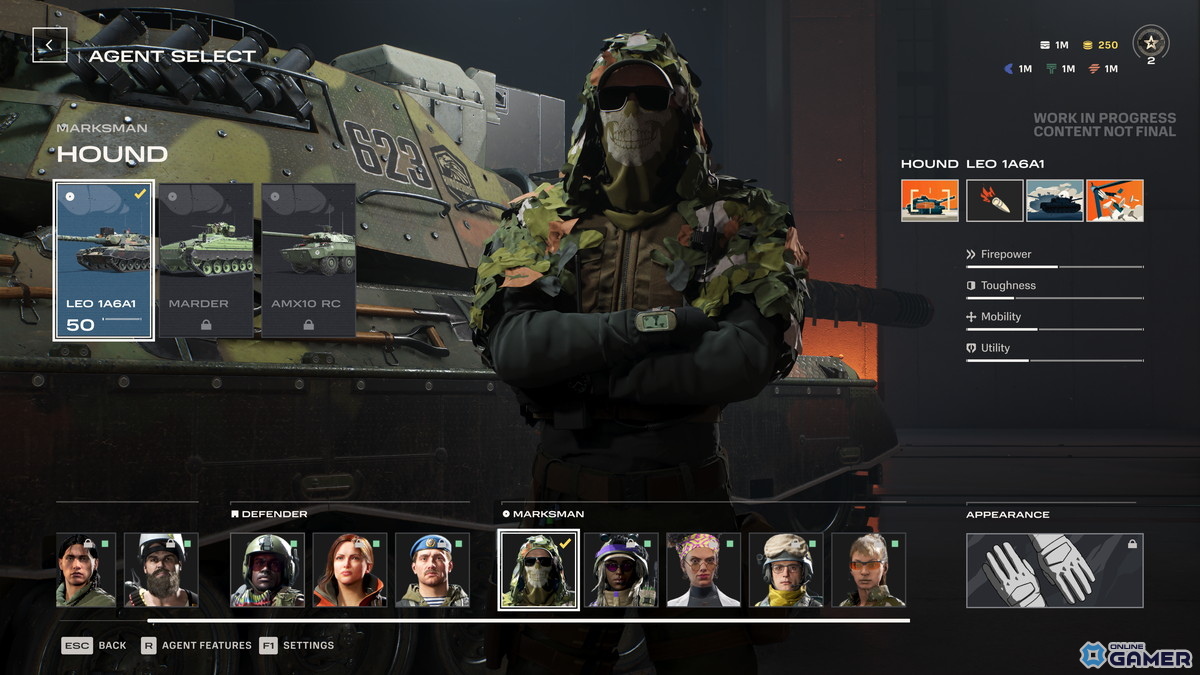Screen dimensions: 1200x675
Task: Go back using the top-left arrow button
Action: point(50,45)
